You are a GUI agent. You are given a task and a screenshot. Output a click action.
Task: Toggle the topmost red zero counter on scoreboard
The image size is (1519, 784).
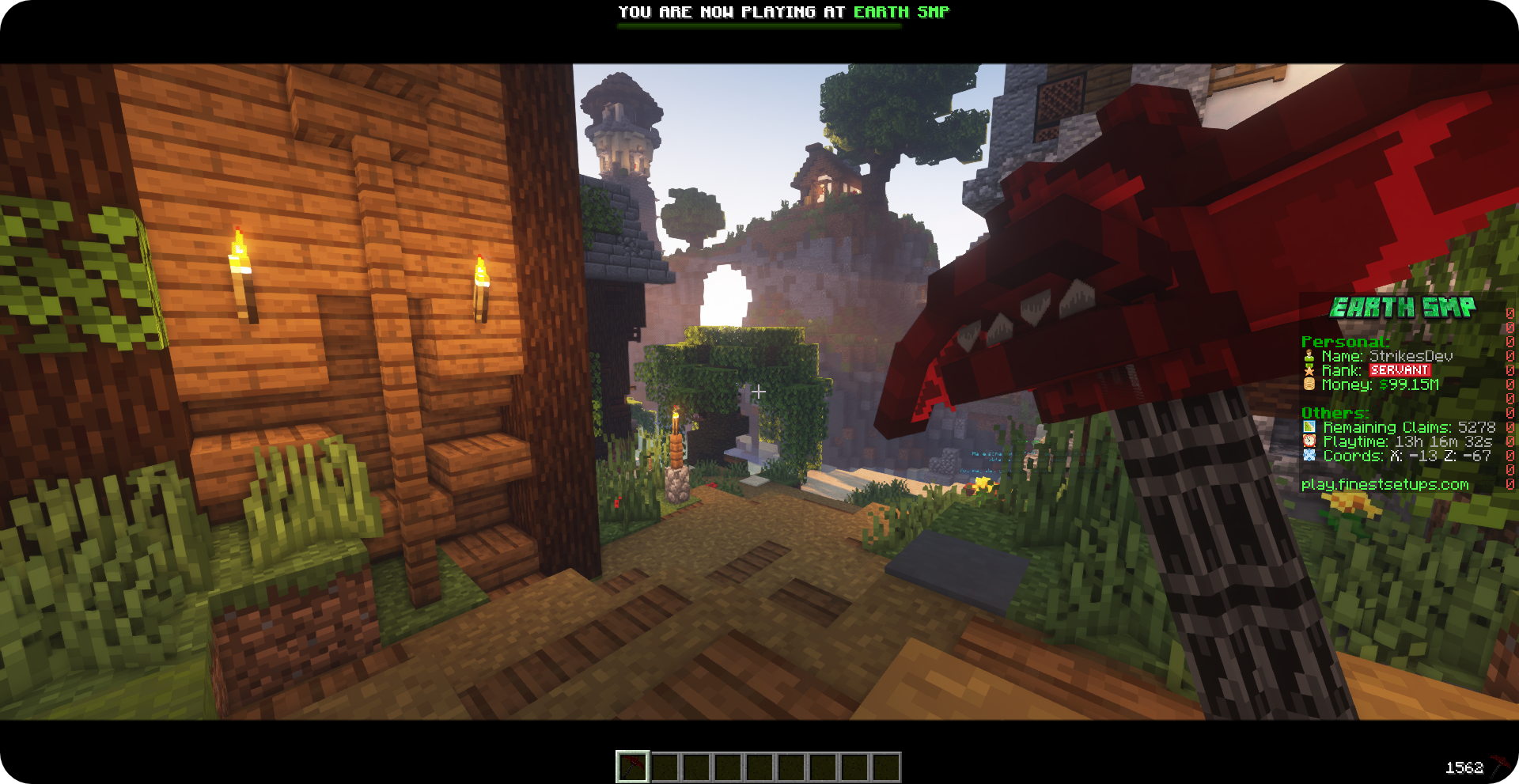(1510, 312)
